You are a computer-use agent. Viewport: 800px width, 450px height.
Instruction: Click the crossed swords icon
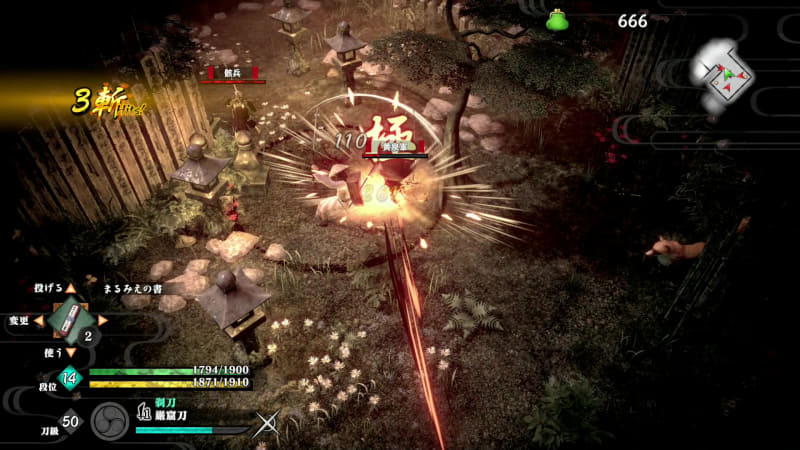(x=267, y=424)
